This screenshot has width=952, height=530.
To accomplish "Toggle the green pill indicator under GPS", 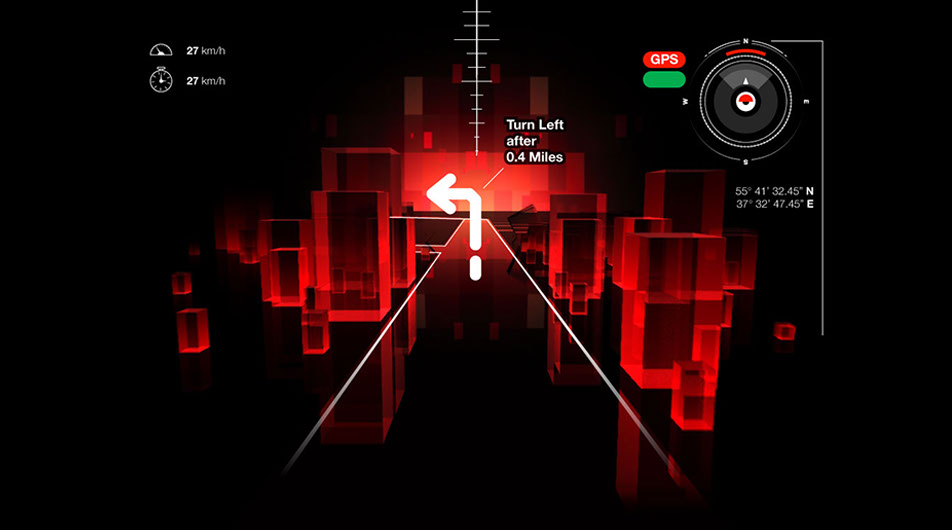I will pyautogui.click(x=664, y=79).
